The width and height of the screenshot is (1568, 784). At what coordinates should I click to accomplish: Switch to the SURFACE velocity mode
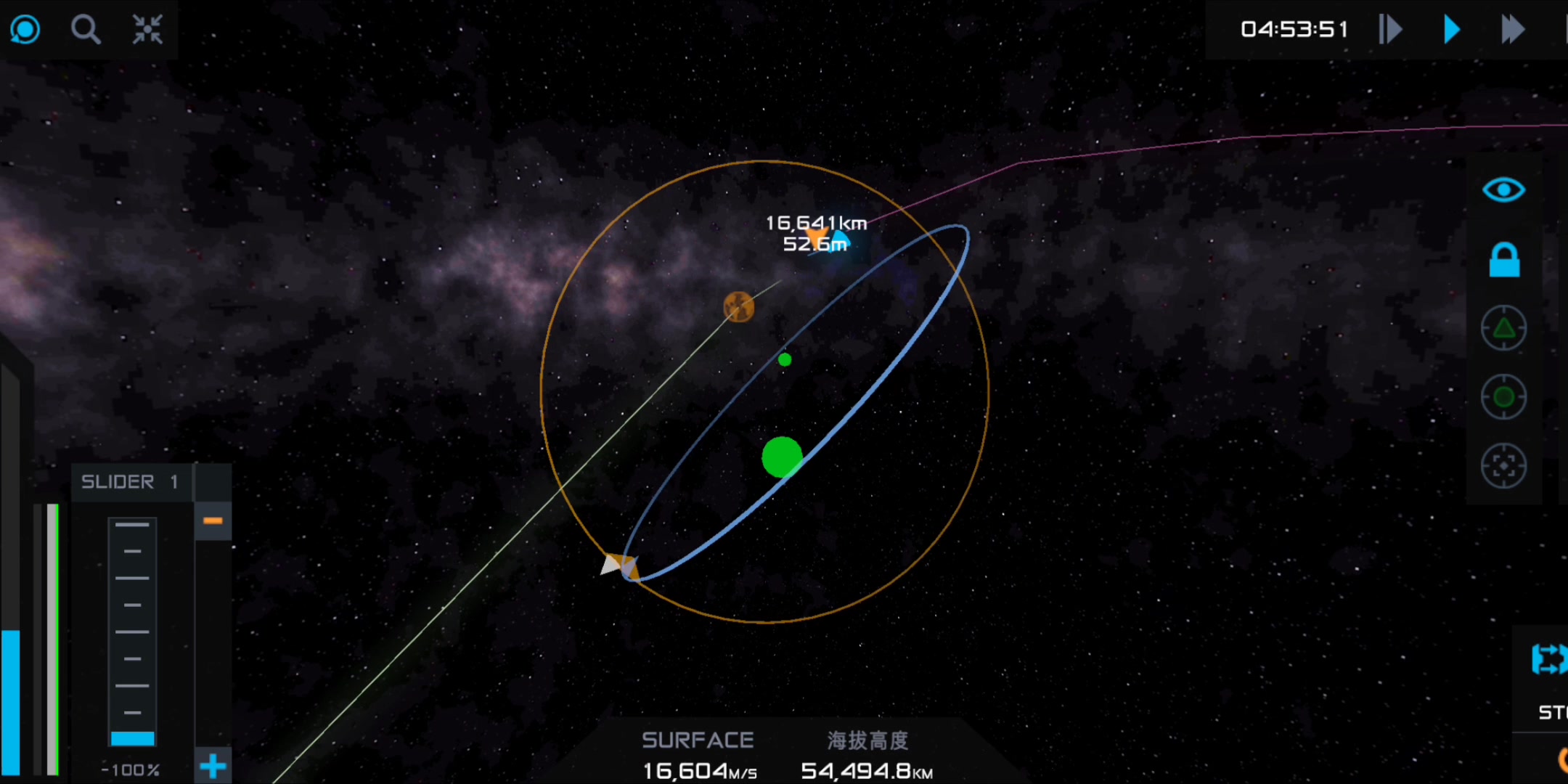698,740
